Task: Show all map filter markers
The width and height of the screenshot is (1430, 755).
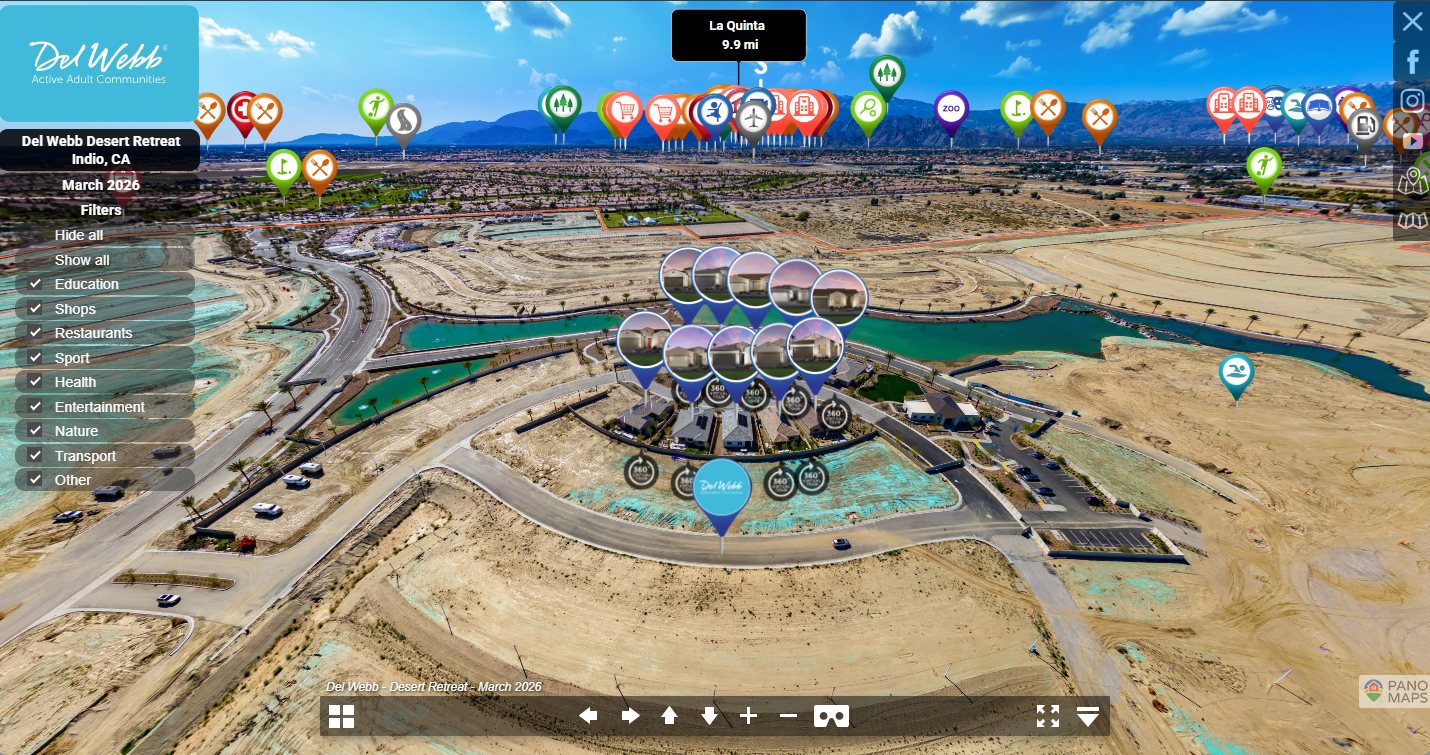Action: pyautogui.click(x=82, y=260)
